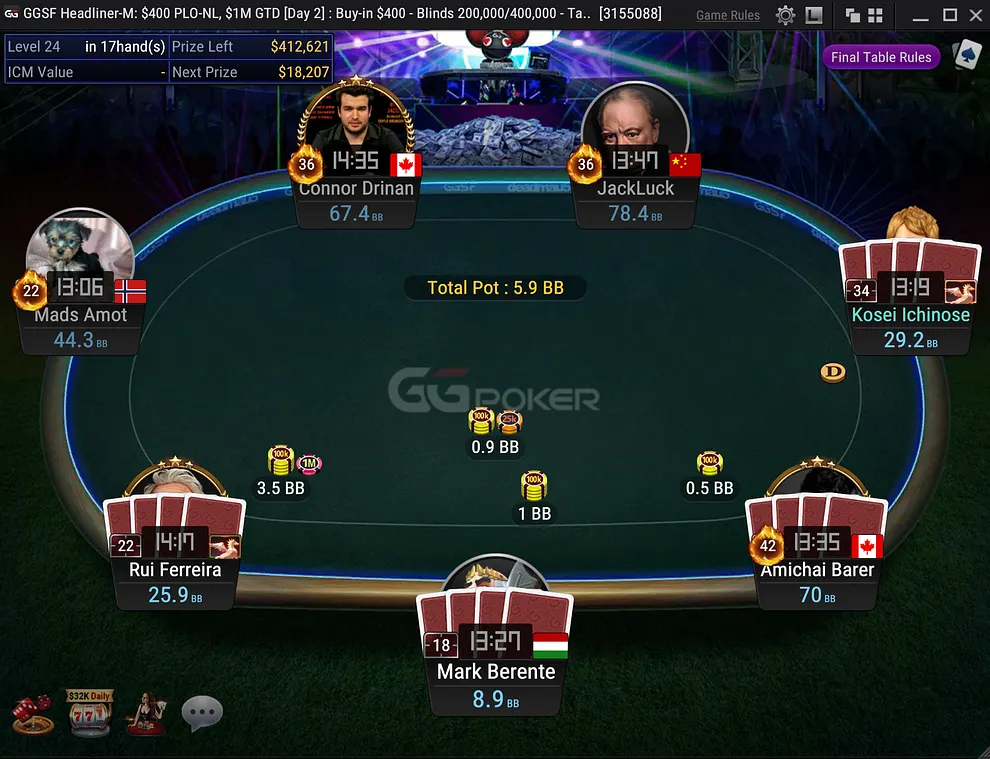Open the Game Rules link

pos(727,15)
